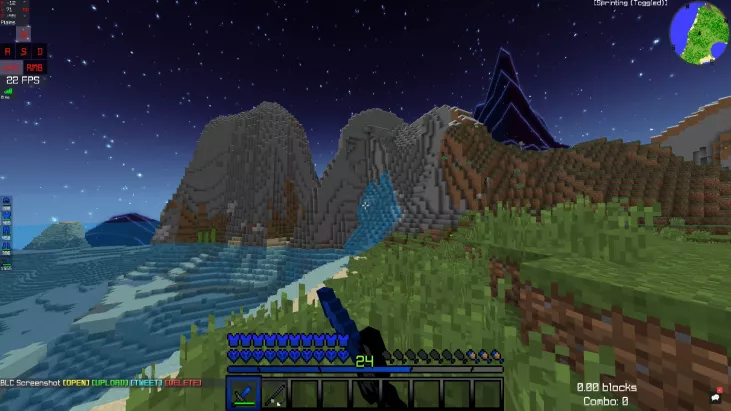This screenshot has width=731, height=411.
Task: Click the recording icon with the red dot
Action: click(716, 398)
